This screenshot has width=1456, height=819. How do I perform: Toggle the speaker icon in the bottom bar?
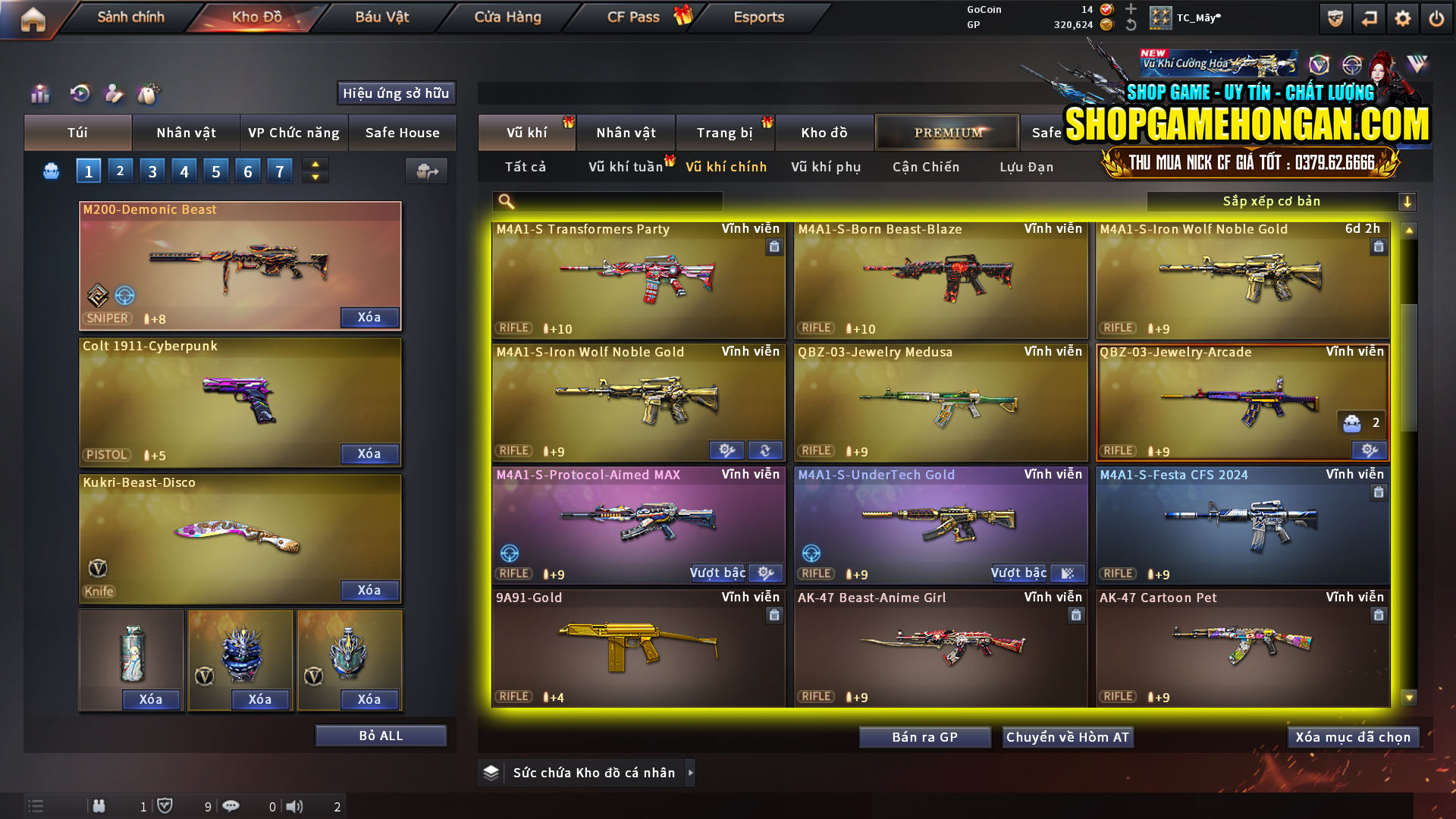294,806
